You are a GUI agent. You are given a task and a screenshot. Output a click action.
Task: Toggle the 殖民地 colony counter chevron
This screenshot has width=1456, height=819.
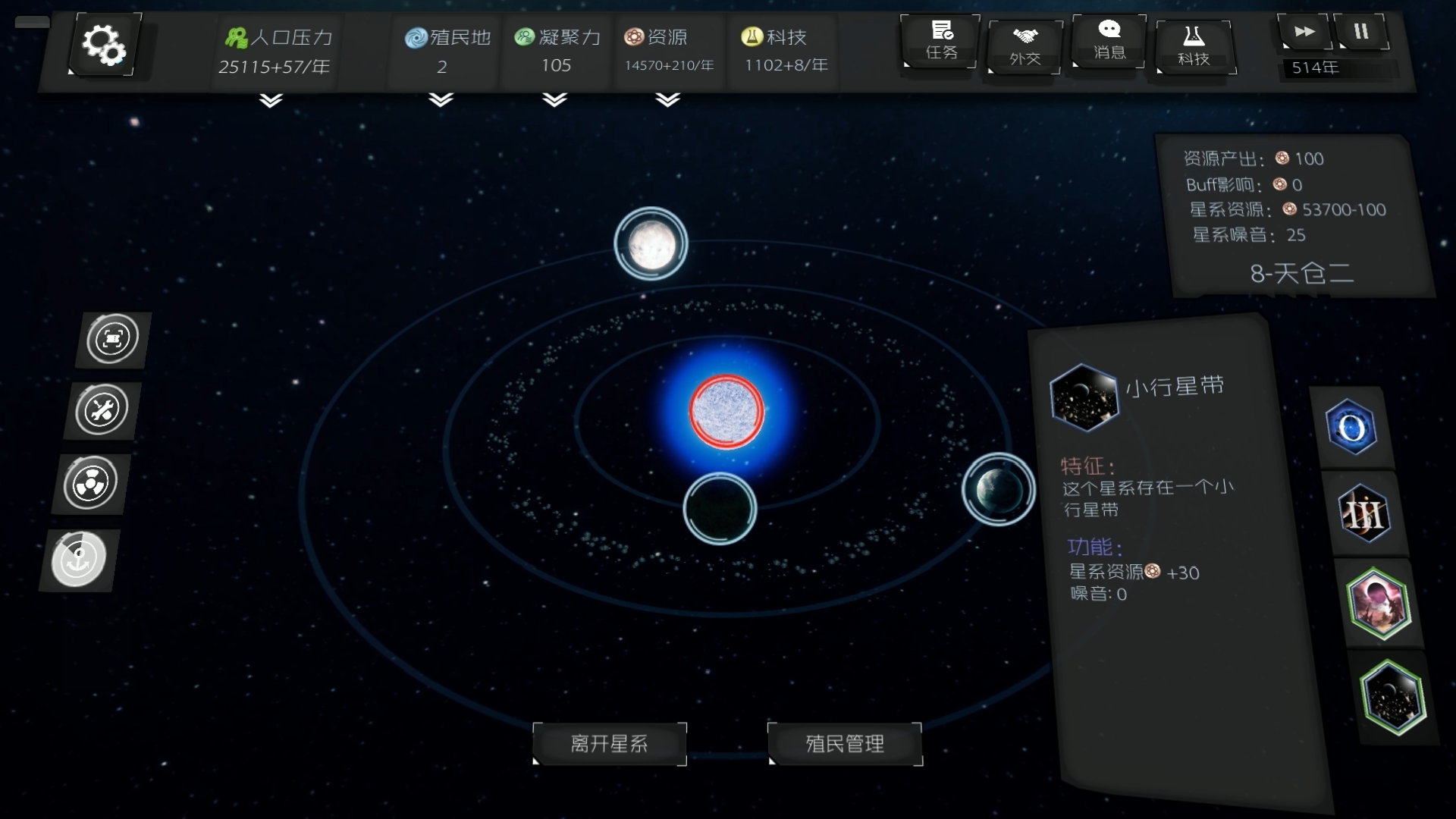438,99
